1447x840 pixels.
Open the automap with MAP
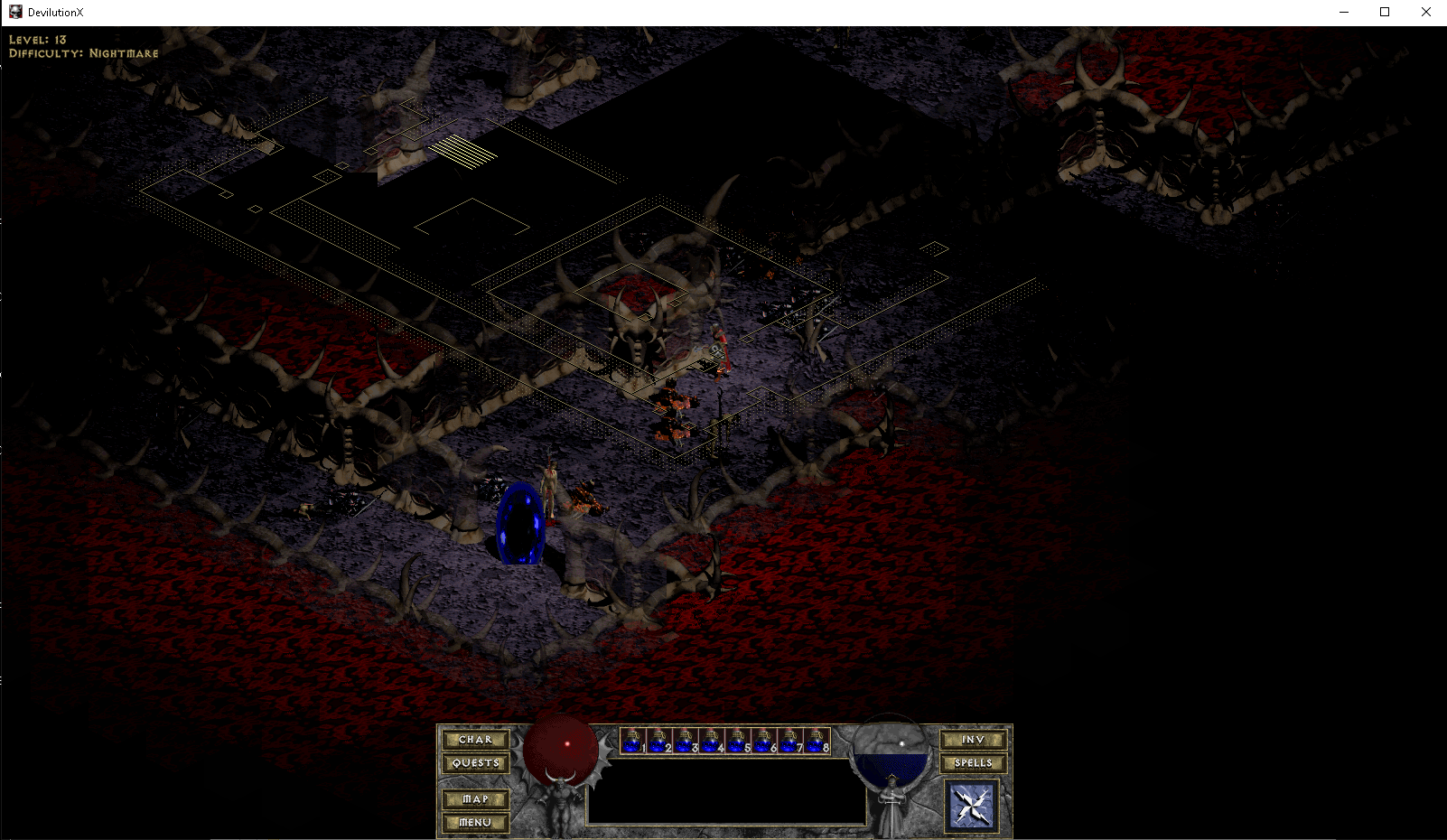[x=475, y=799]
